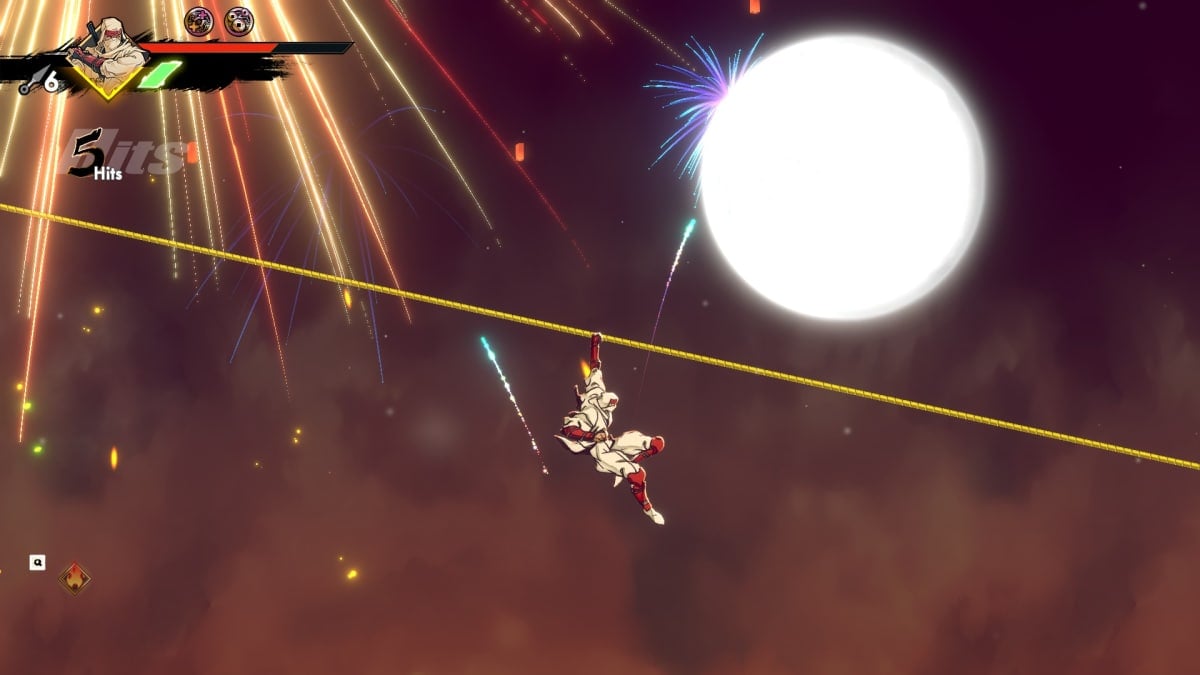This screenshot has width=1200, height=675.
Task: Activate the fire ninpo diamond icon
Action: tap(75, 578)
